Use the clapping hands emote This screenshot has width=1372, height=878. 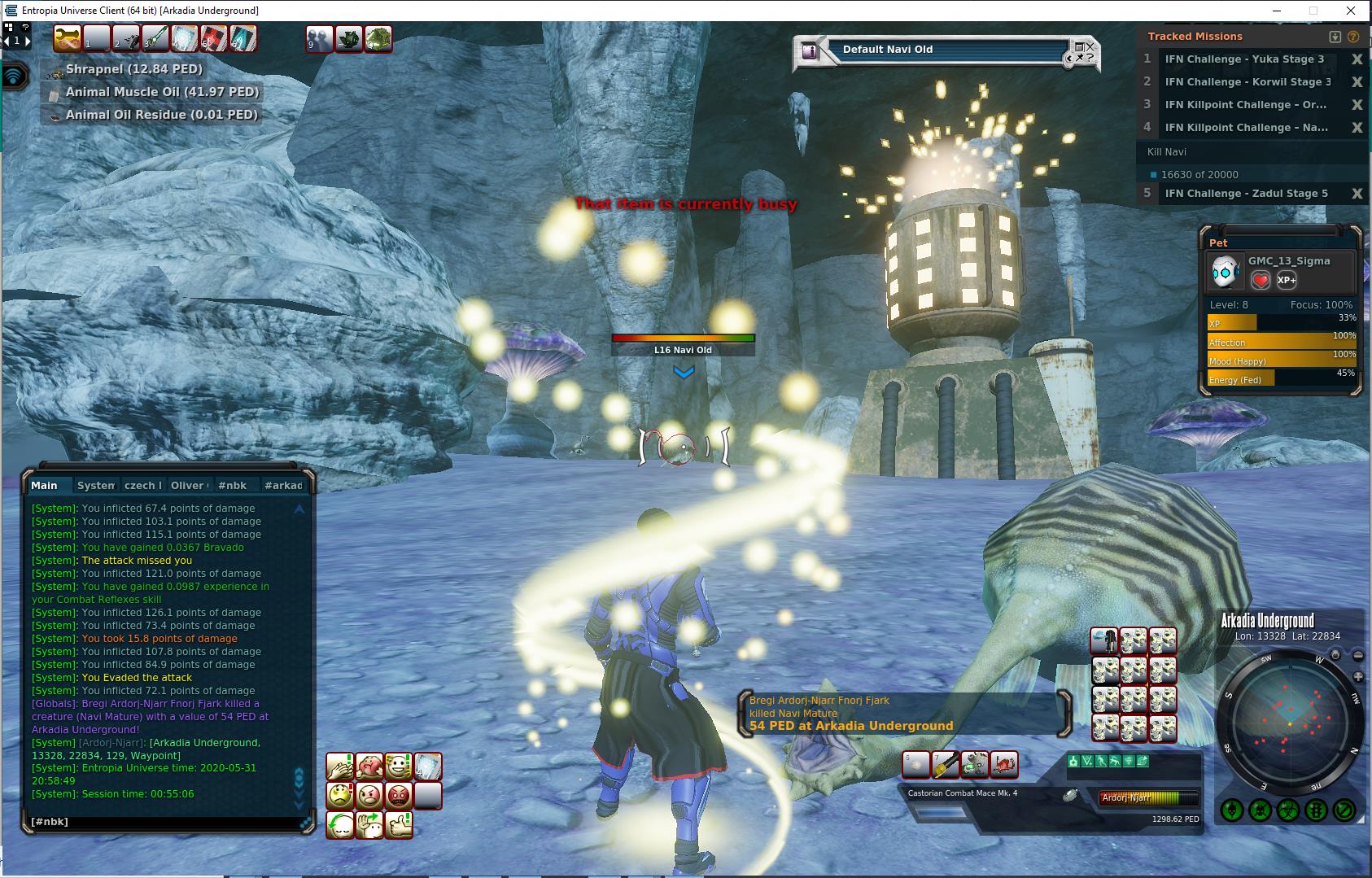[x=339, y=767]
